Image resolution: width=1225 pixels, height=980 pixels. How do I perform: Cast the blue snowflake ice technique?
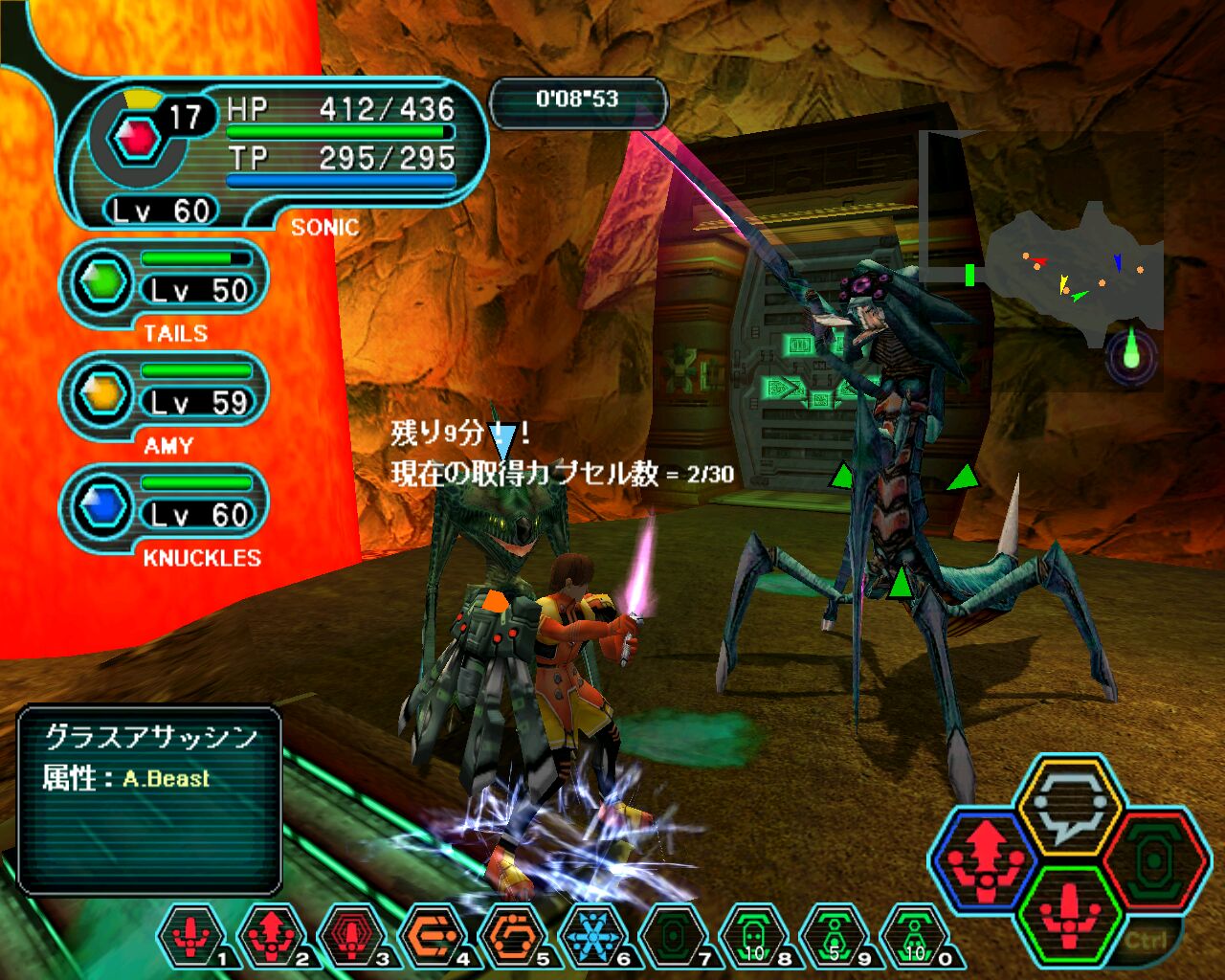coord(593,936)
